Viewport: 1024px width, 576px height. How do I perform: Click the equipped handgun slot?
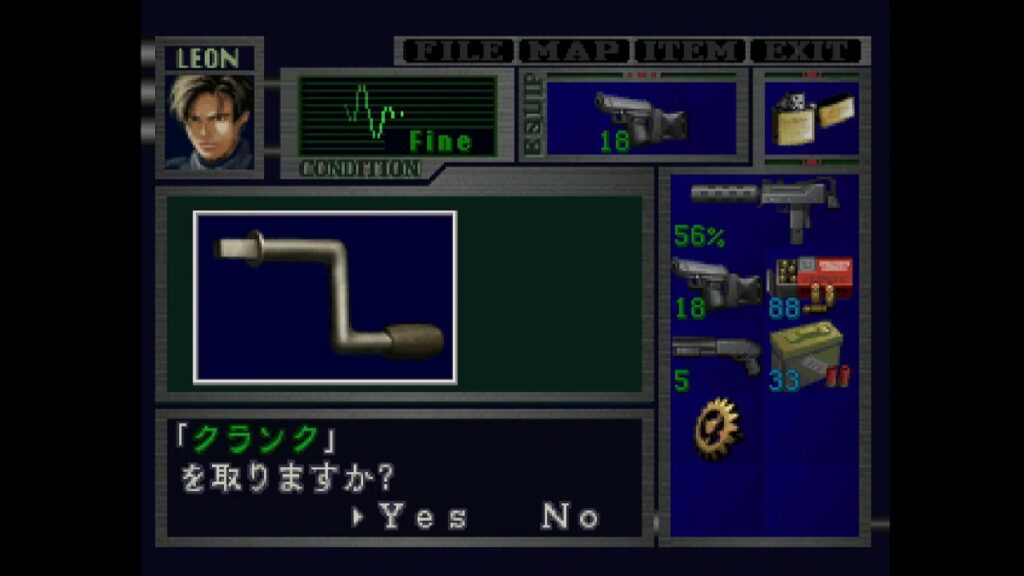(x=641, y=119)
